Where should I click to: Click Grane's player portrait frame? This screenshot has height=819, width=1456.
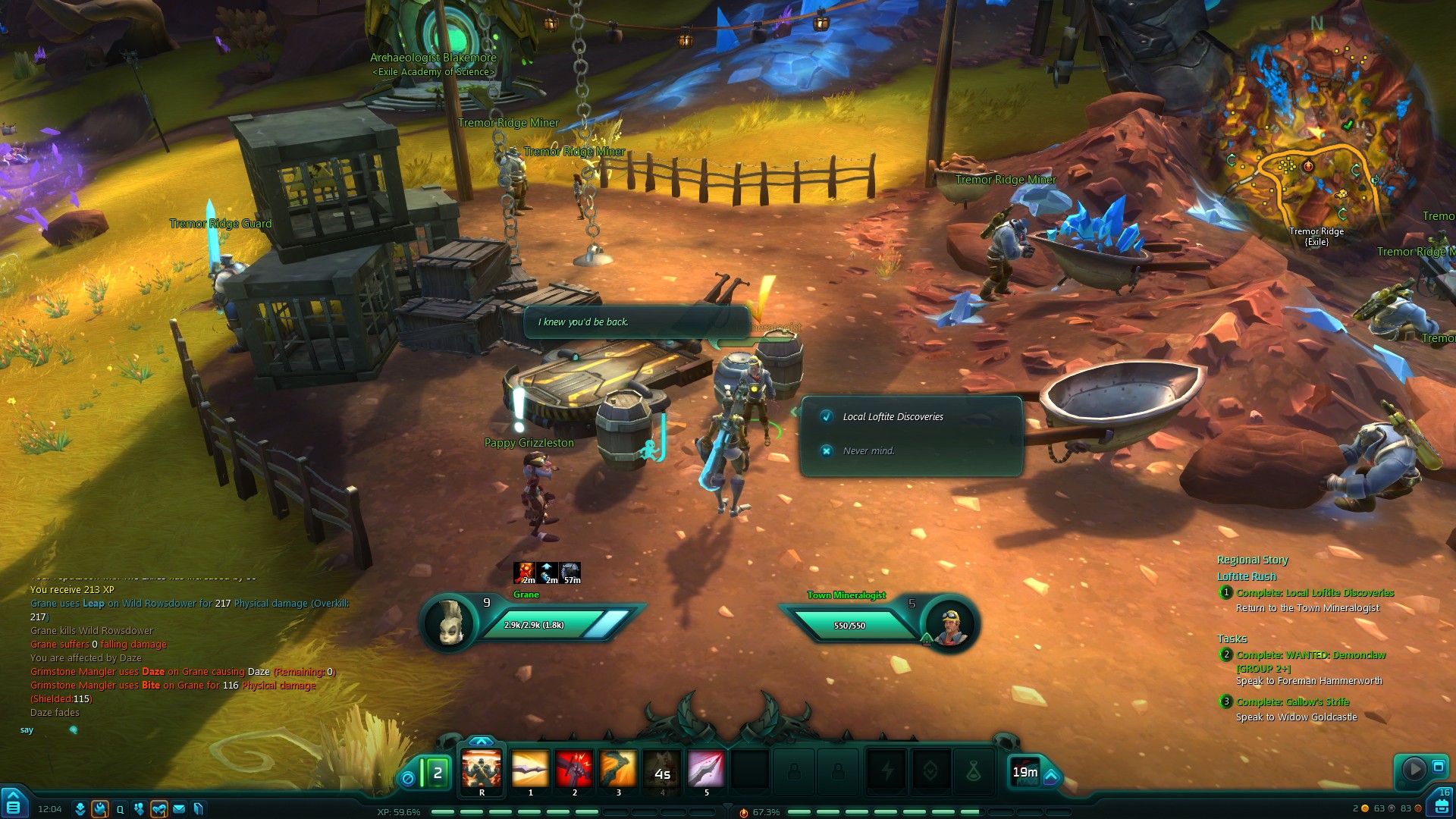tap(449, 625)
